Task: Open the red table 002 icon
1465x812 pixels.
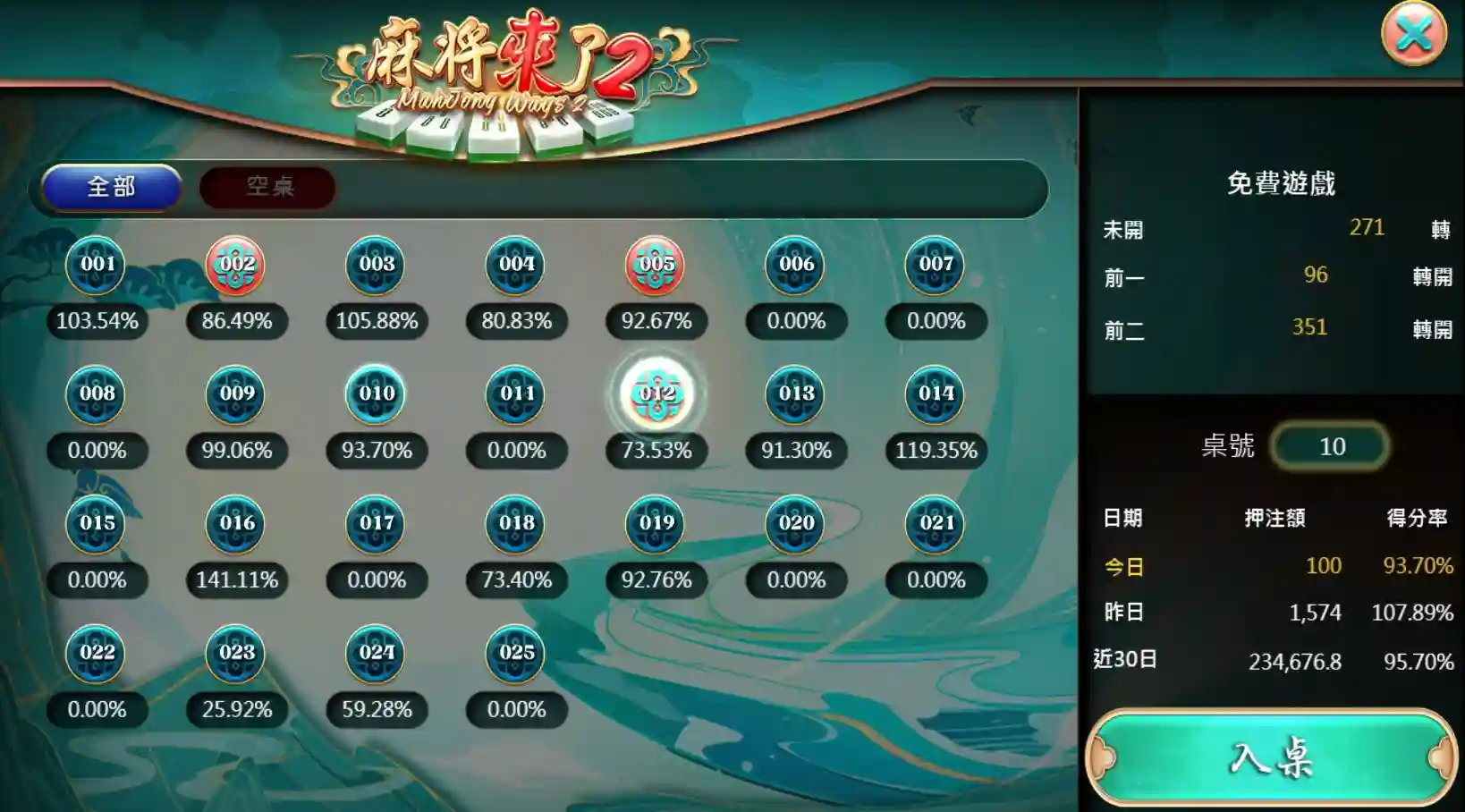Action: (x=237, y=265)
